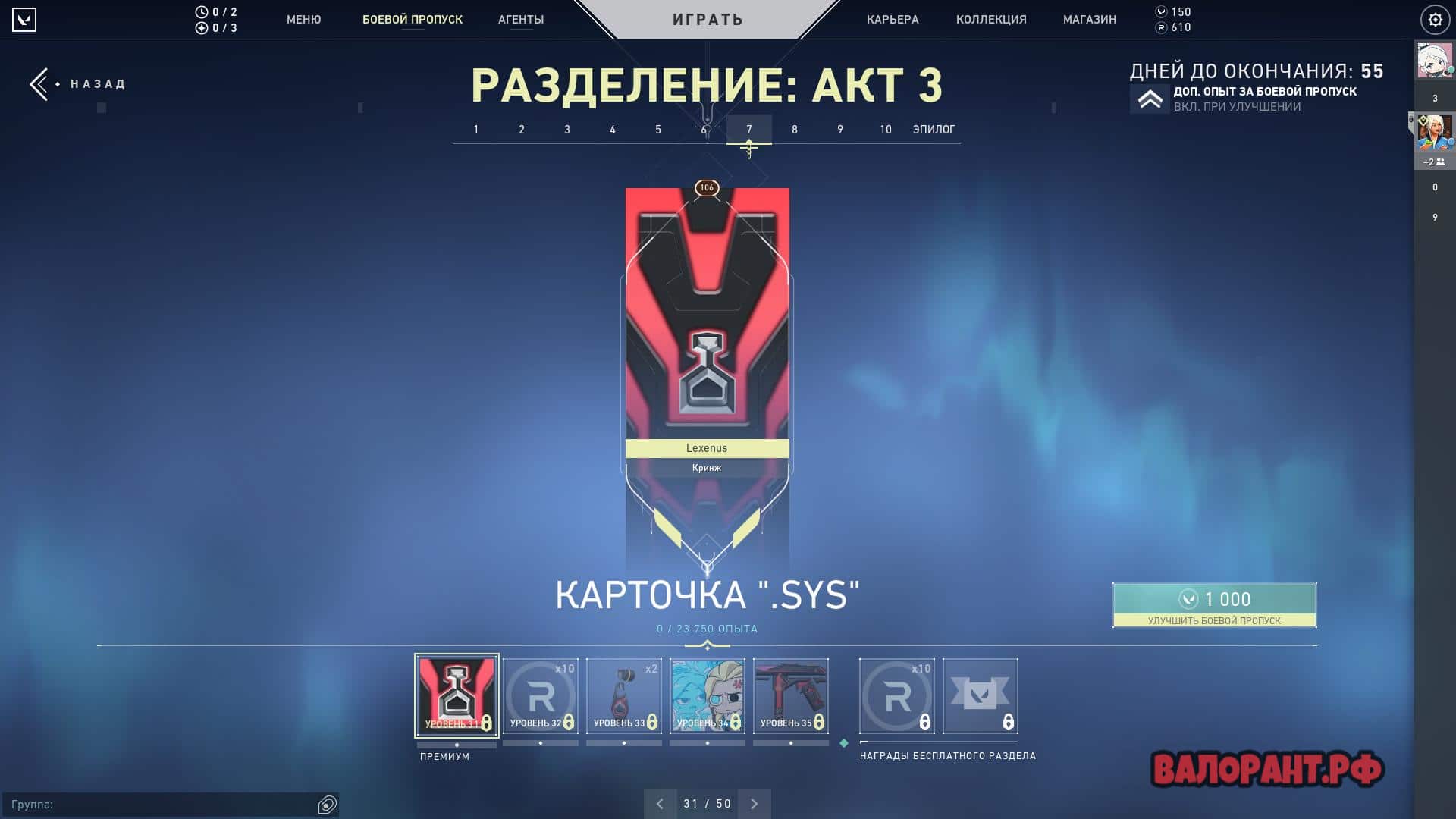Switch to chapter 1 tab
1456x819 pixels.
coord(476,130)
